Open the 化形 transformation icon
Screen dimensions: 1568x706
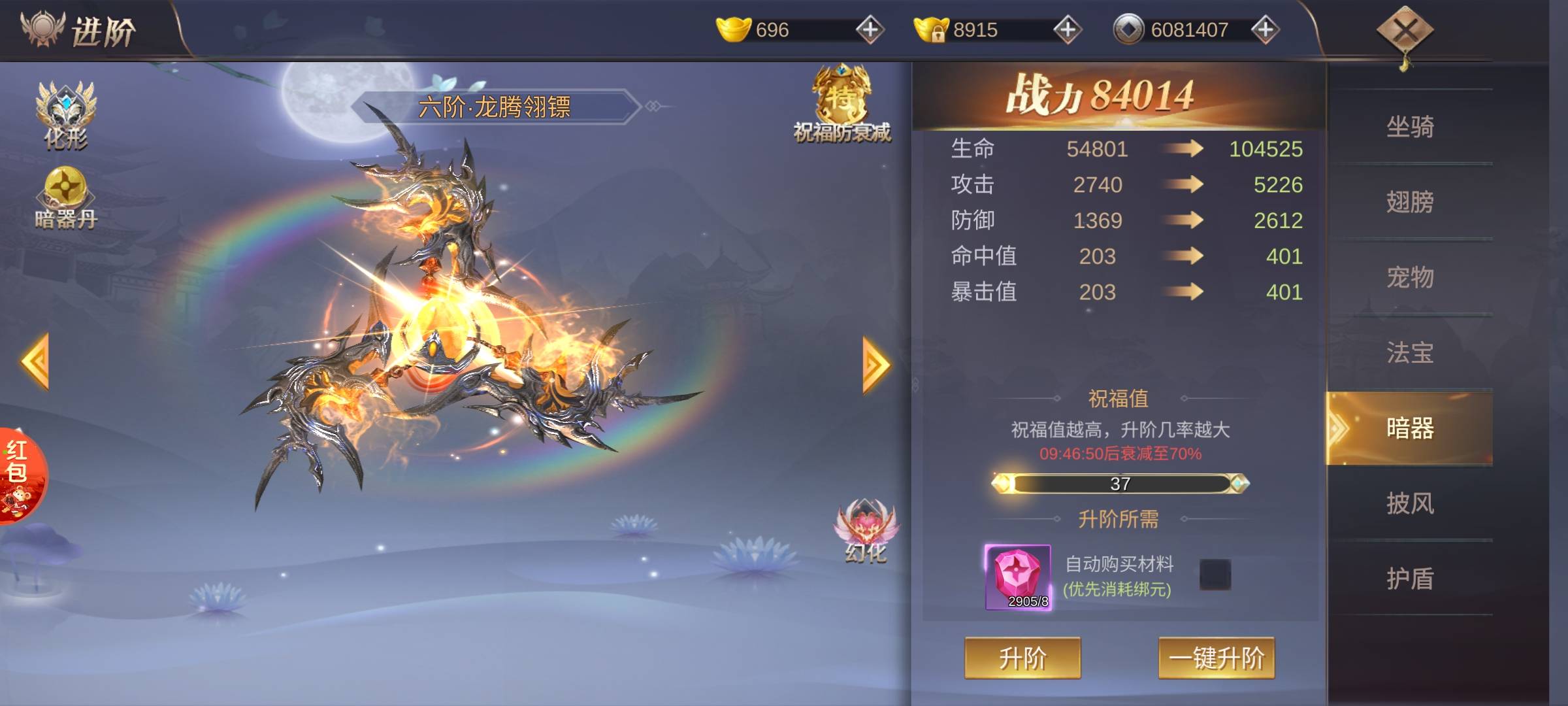click(x=65, y=114)
